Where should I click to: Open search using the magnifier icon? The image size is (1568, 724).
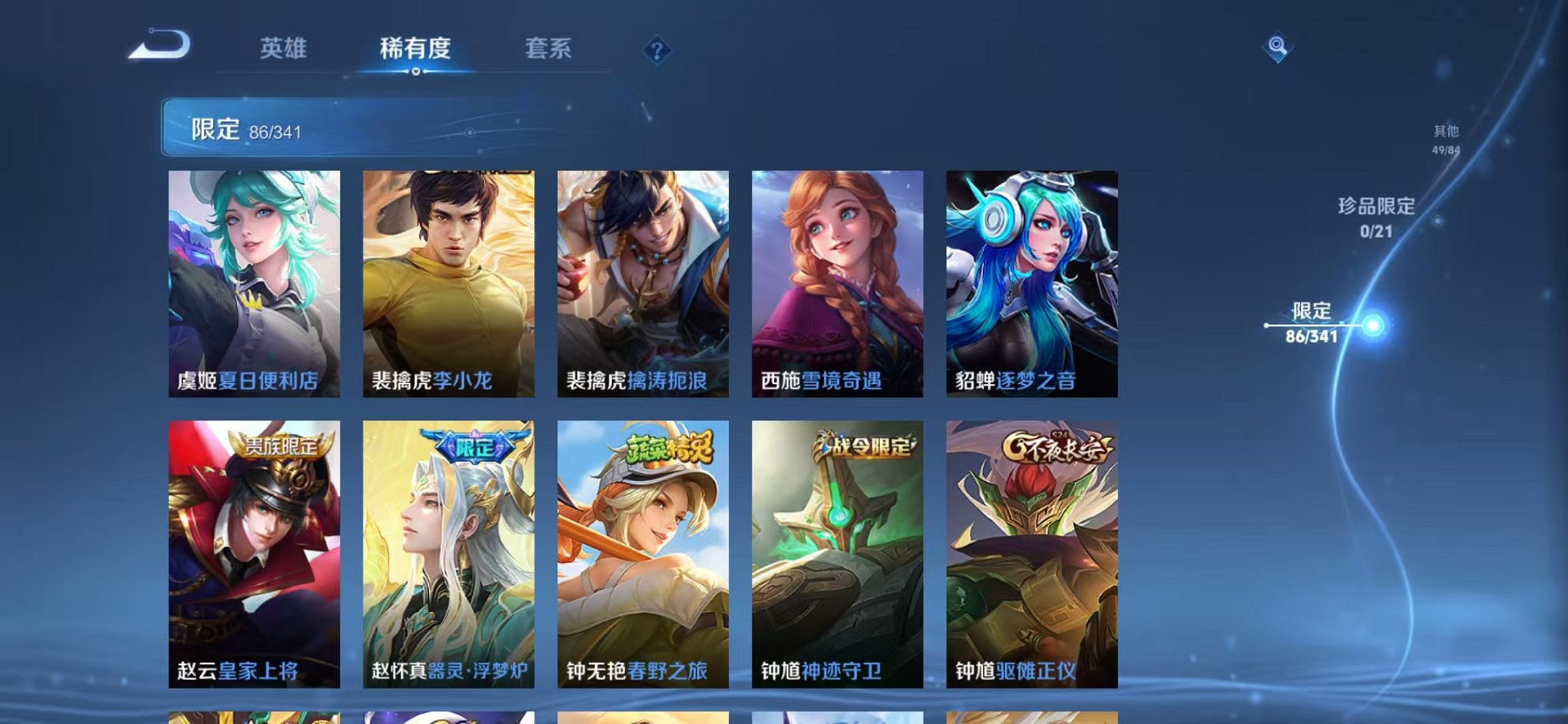(x=1277, y=47)
